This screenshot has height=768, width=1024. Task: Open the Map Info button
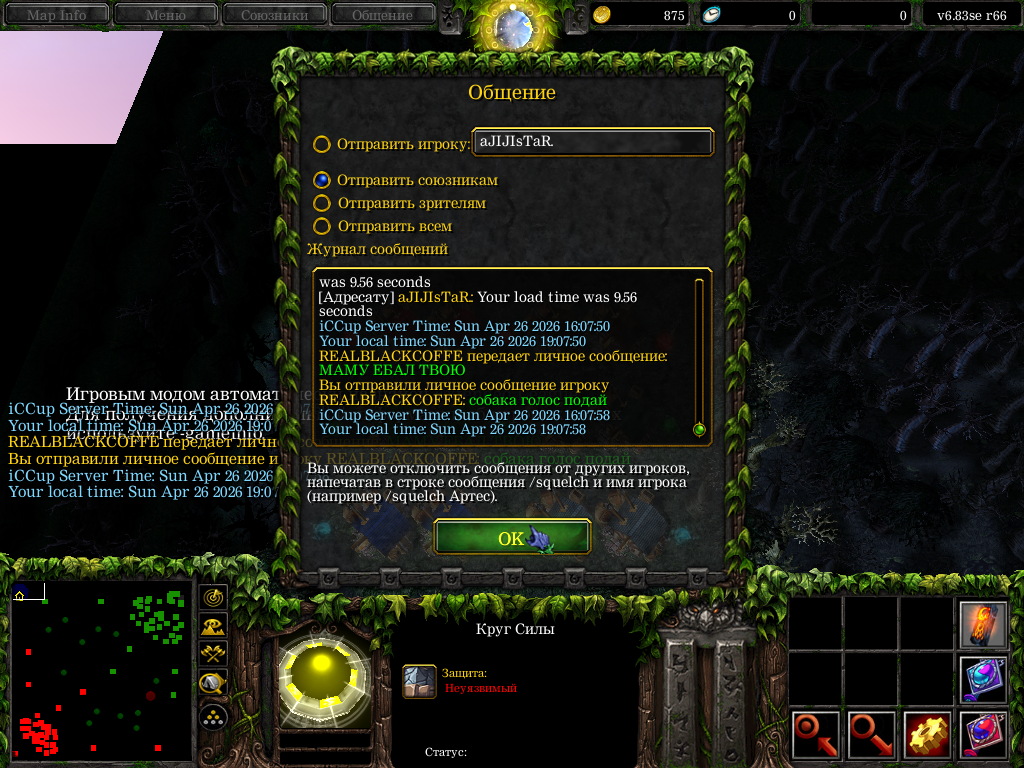coord(56,15)
